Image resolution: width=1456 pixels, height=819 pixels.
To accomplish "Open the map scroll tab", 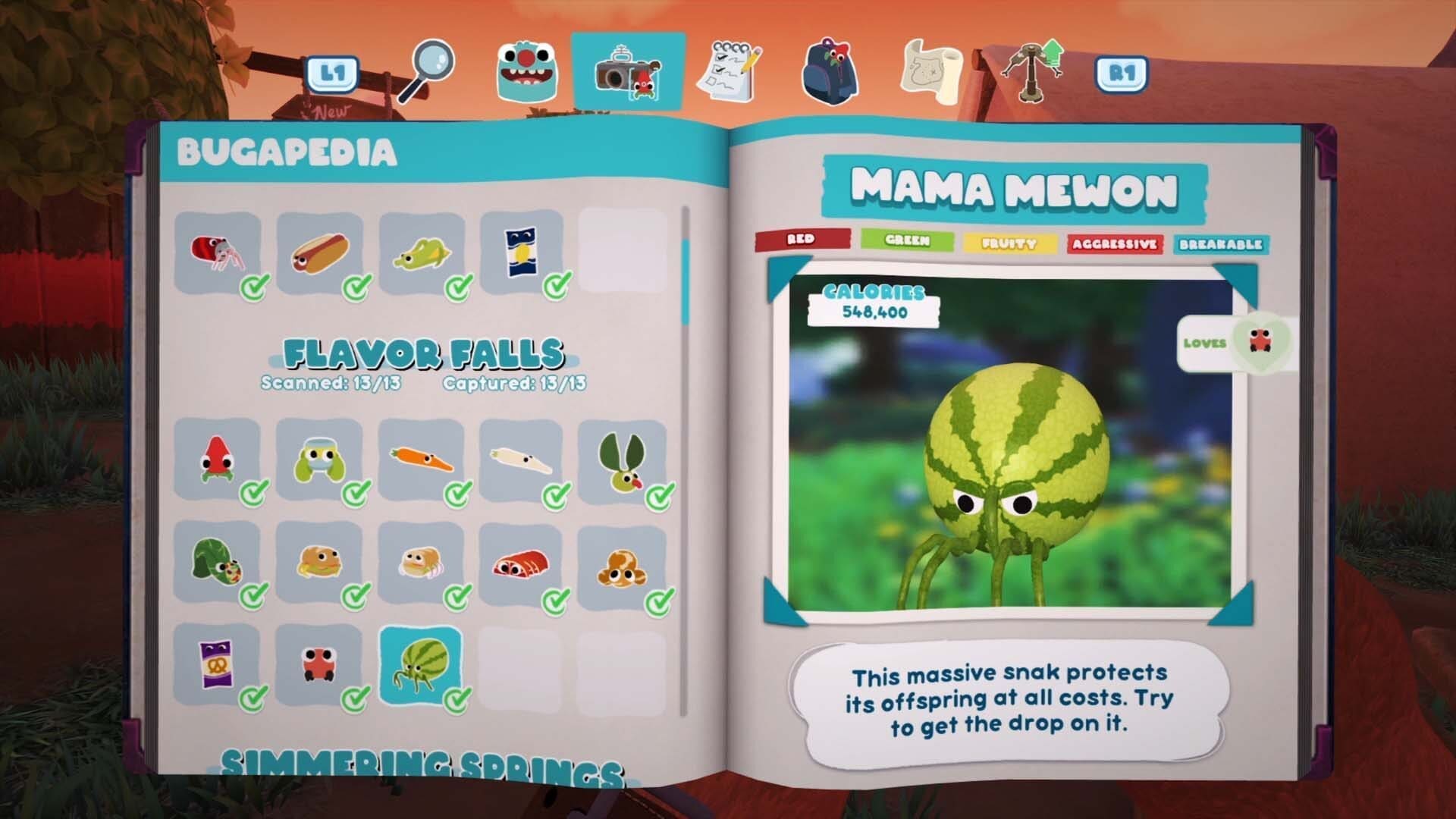I will 932,73.
